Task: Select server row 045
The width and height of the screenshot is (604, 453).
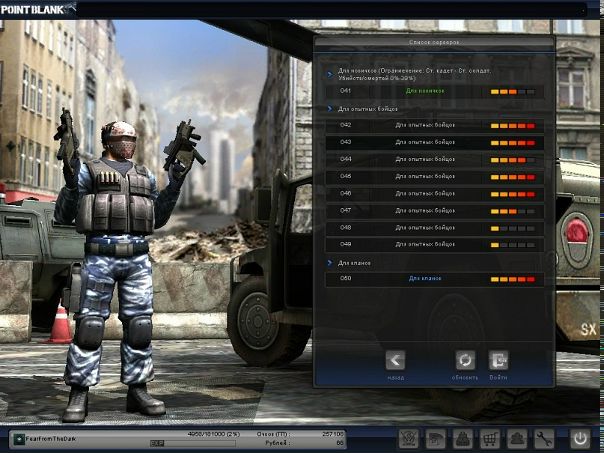Action: click(431, 176)
